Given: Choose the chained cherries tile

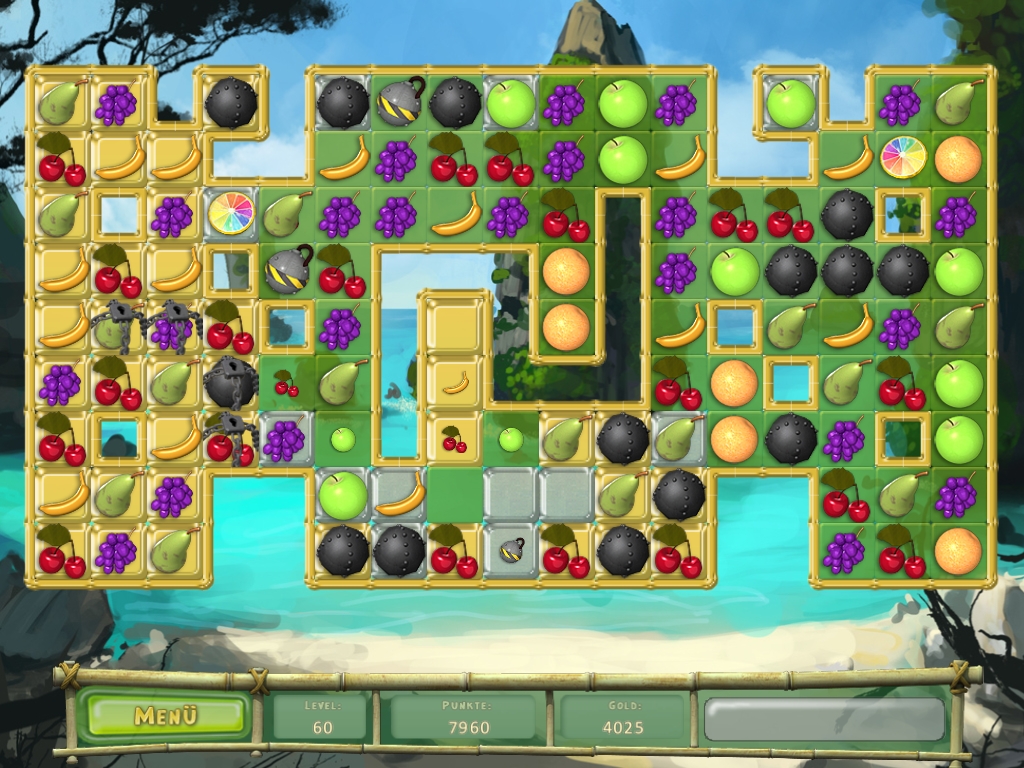Looking at the screenshot, I should click(229, 438).
